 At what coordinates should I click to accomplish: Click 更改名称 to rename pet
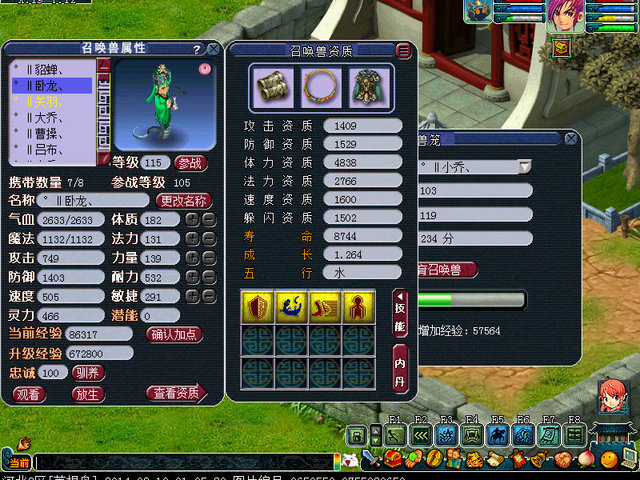coord(185,200)
